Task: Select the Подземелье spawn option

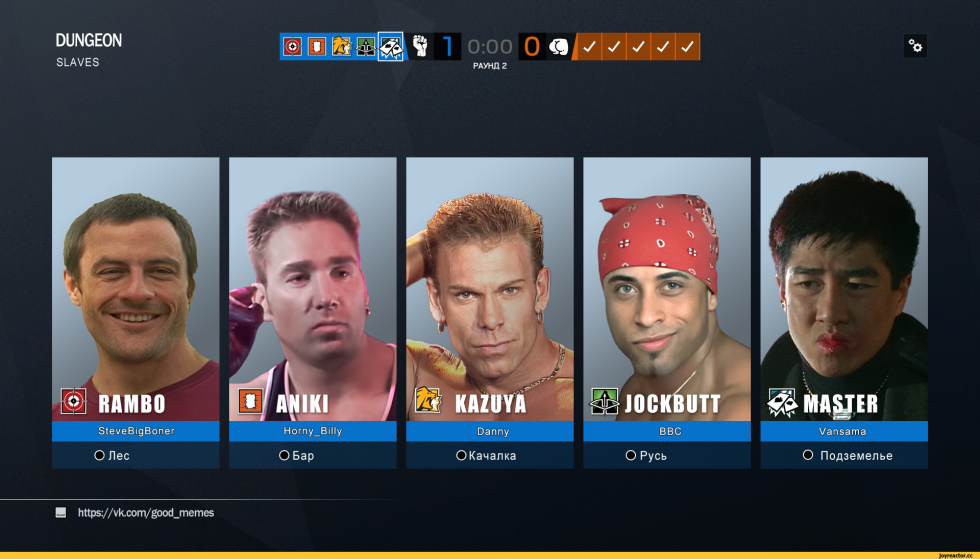Action: [847, 456]
